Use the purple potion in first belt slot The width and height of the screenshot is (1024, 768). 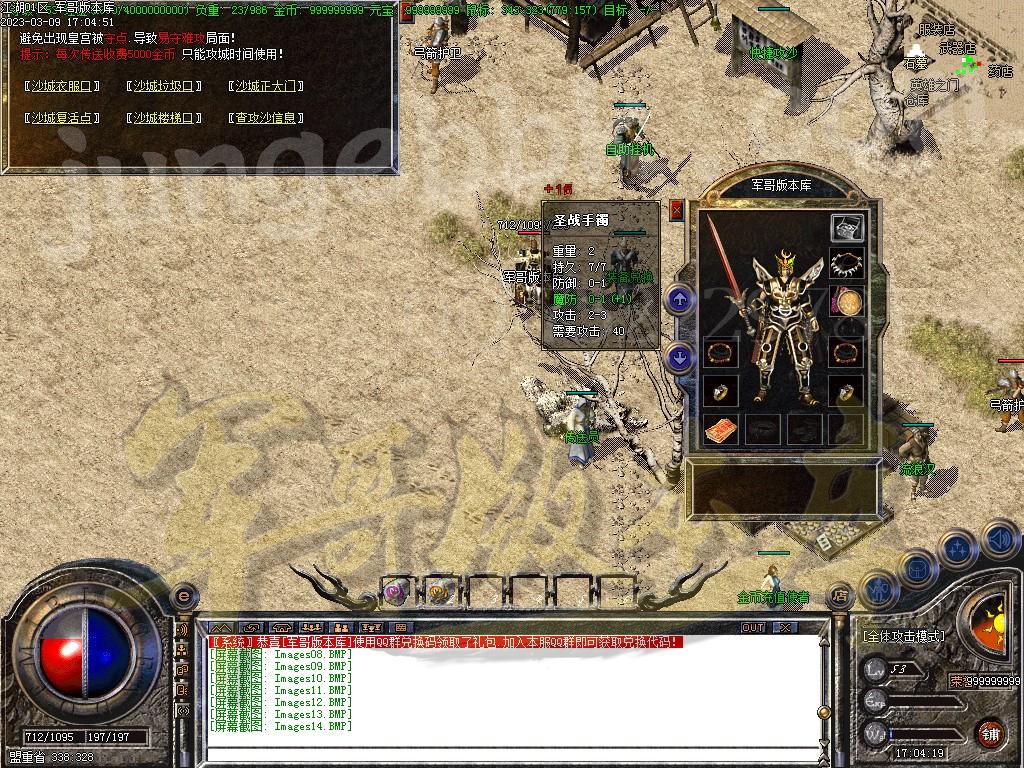(x=396, y=592)
